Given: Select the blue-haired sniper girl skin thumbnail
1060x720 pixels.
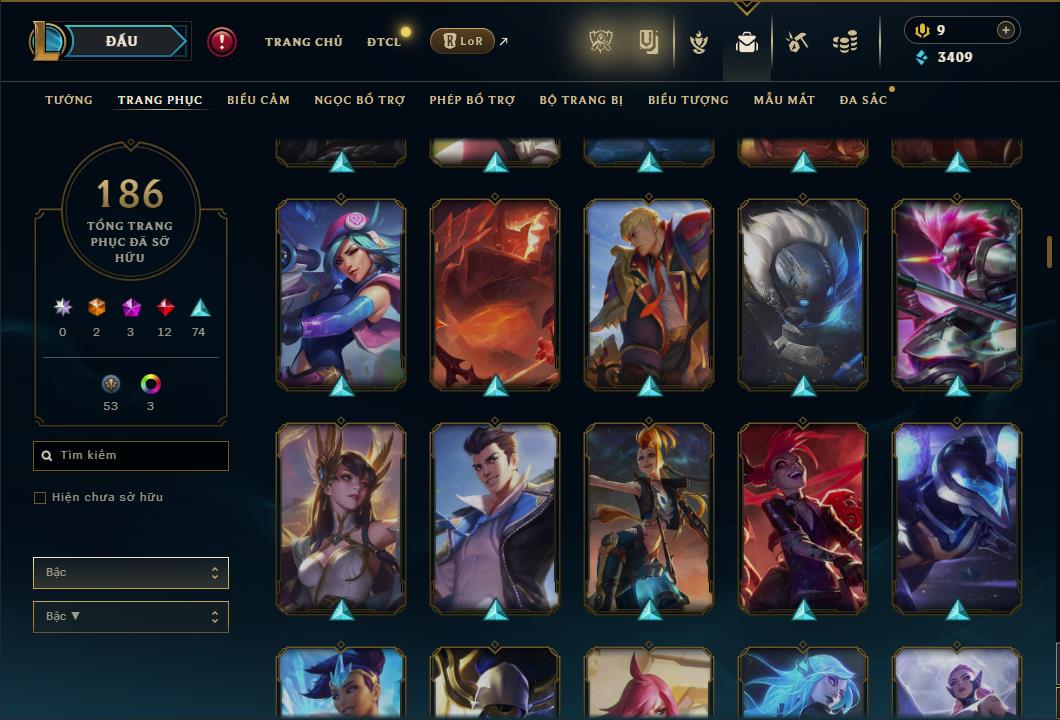Looking at the screenshot, I should (x=341, y=293).
